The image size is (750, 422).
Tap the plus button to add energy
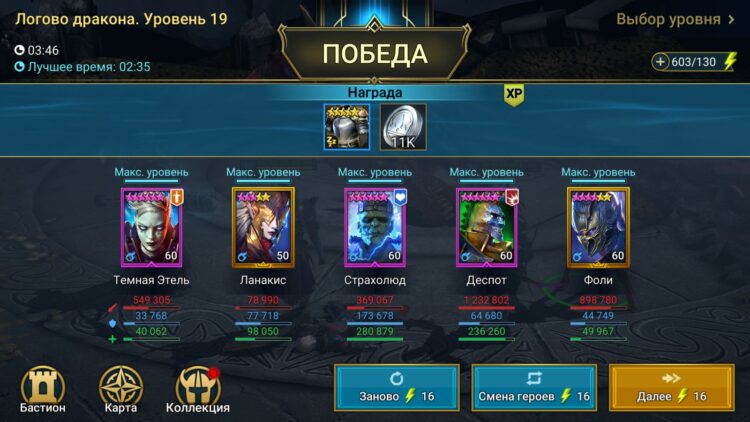tap(661, 62)
